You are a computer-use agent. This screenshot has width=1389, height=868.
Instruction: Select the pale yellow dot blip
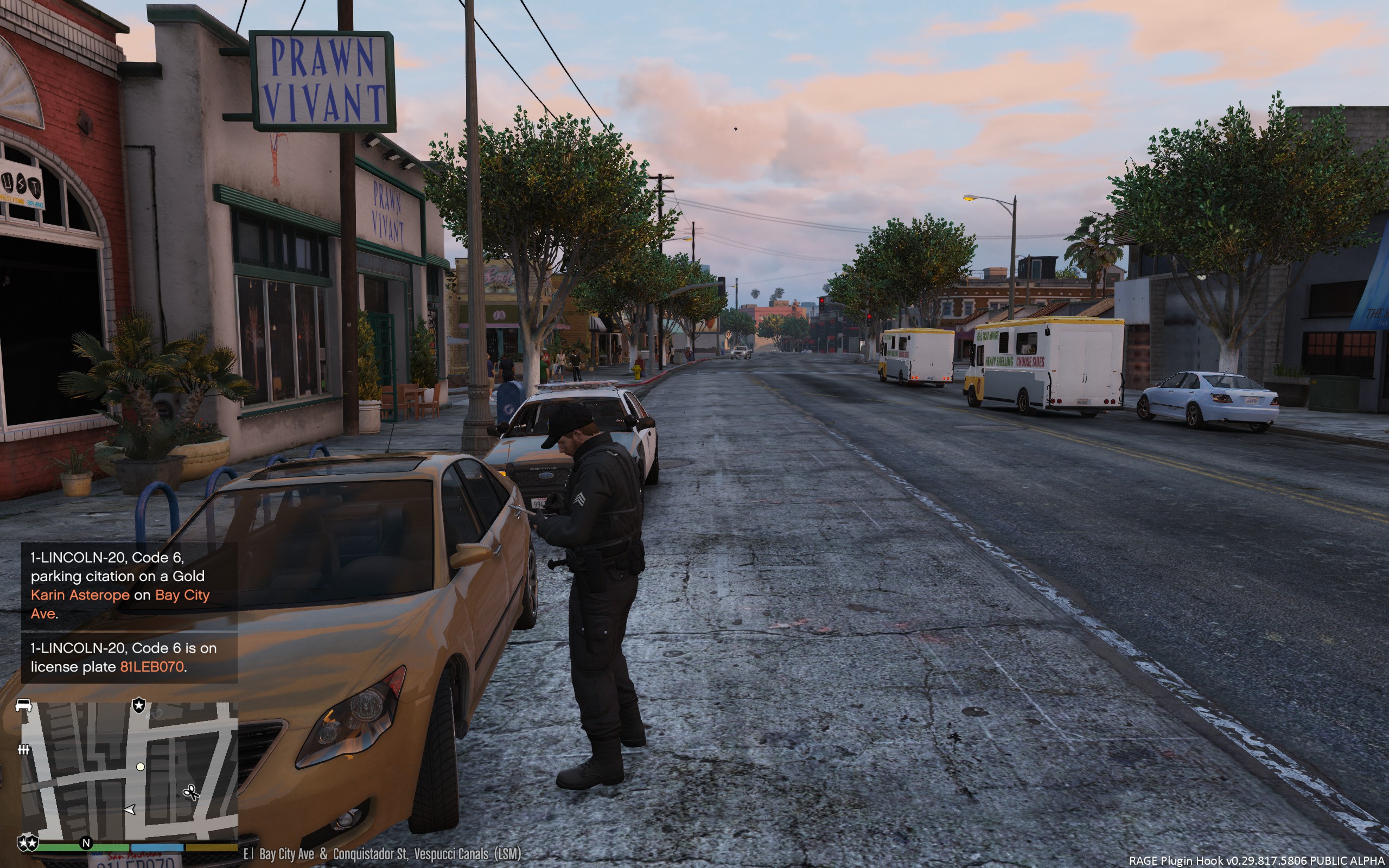tap(140, 767)
